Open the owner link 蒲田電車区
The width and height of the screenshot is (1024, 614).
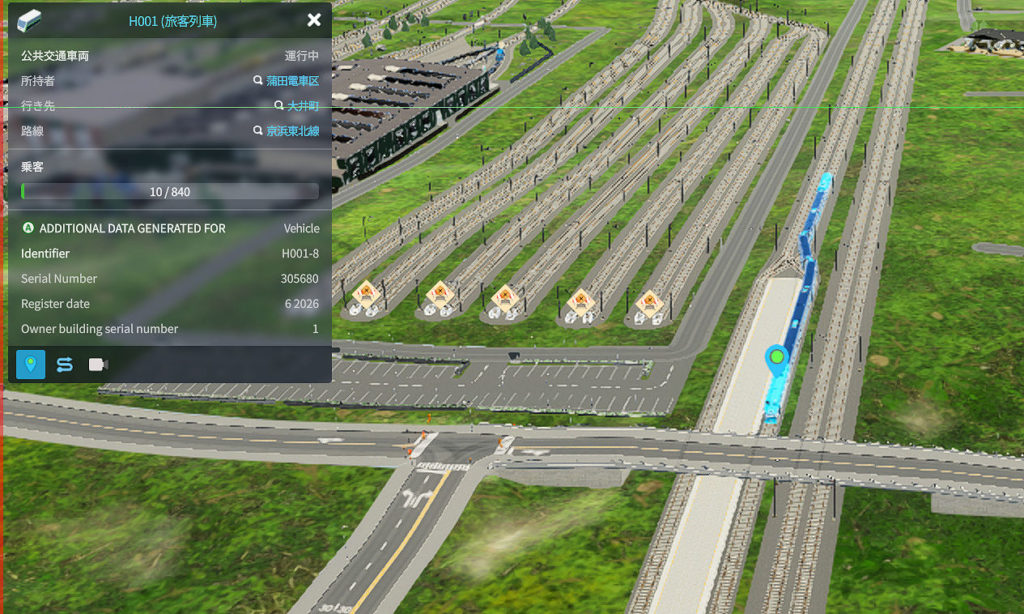tap(292, 81)
